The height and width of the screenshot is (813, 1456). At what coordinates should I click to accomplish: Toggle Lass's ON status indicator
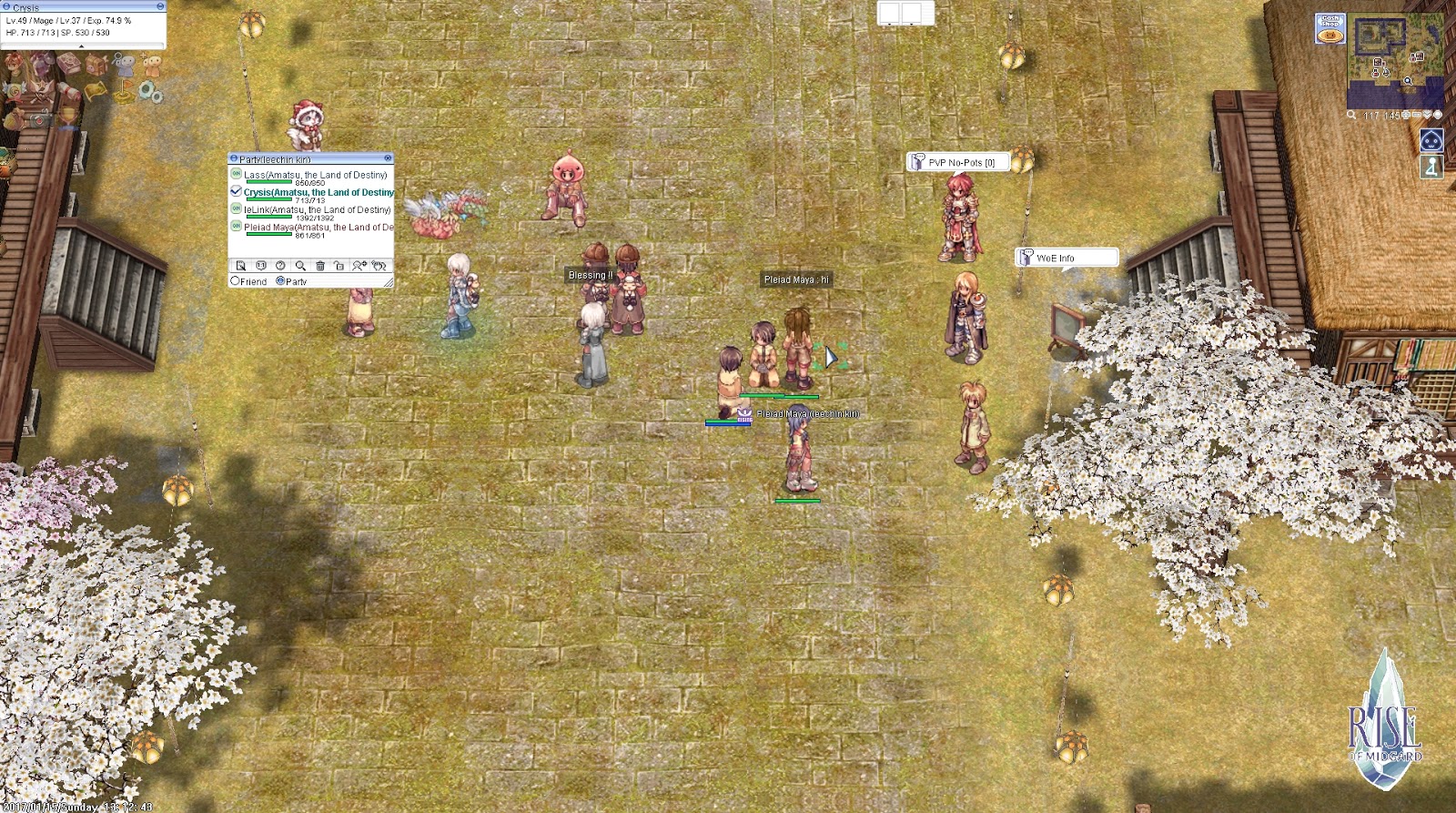(237, 175)
